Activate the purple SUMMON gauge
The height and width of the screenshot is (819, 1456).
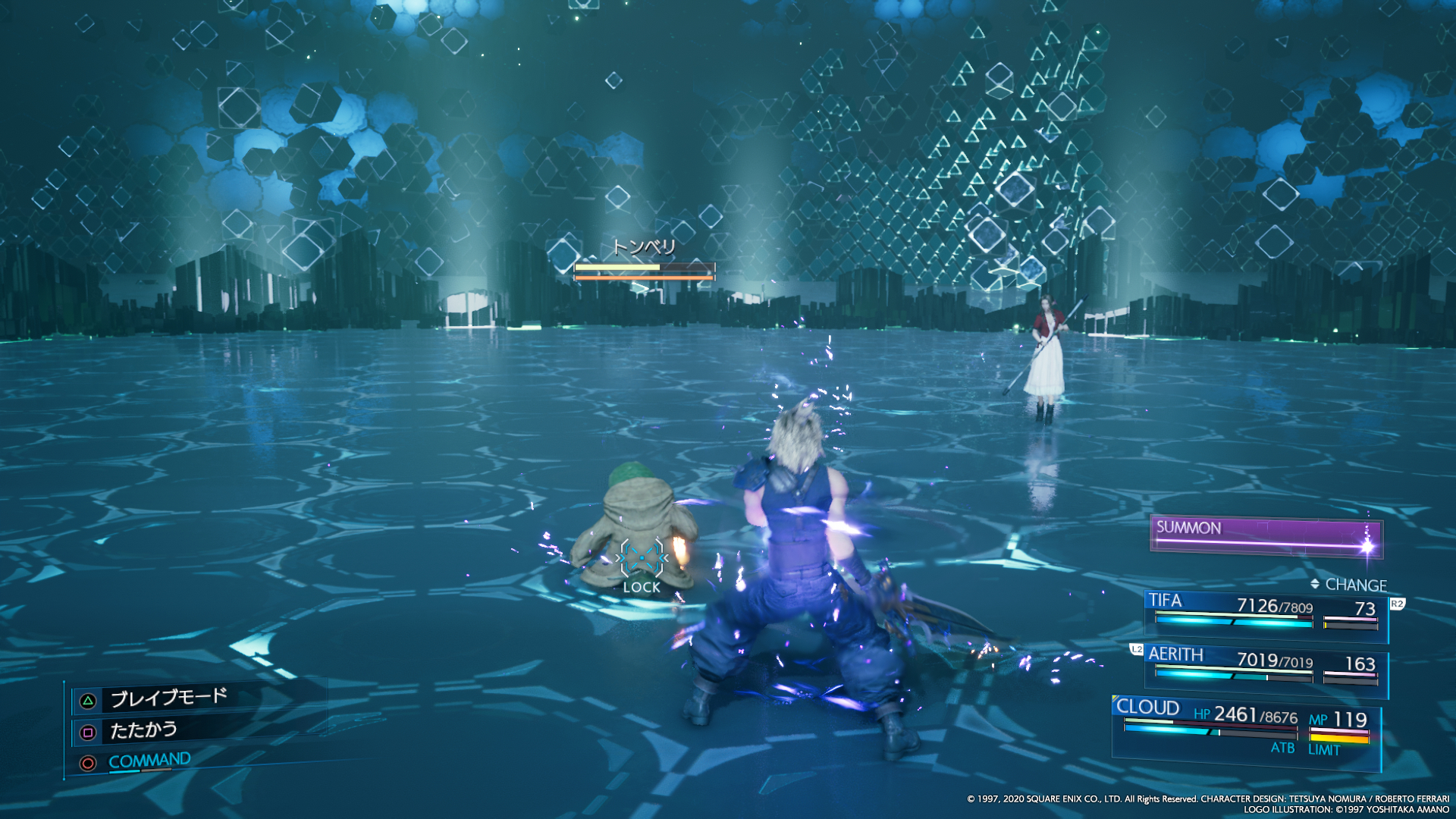click(x=1265, y=535)
